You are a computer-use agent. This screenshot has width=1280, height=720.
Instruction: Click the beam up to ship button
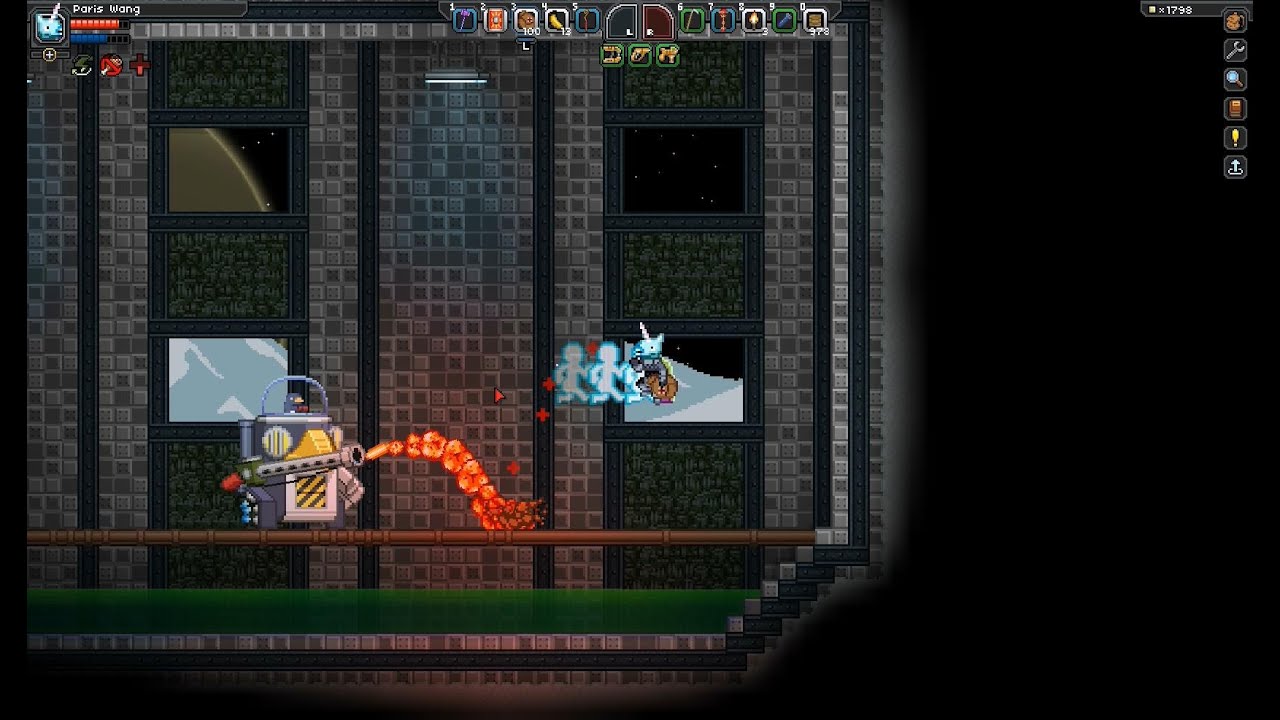1235,167
